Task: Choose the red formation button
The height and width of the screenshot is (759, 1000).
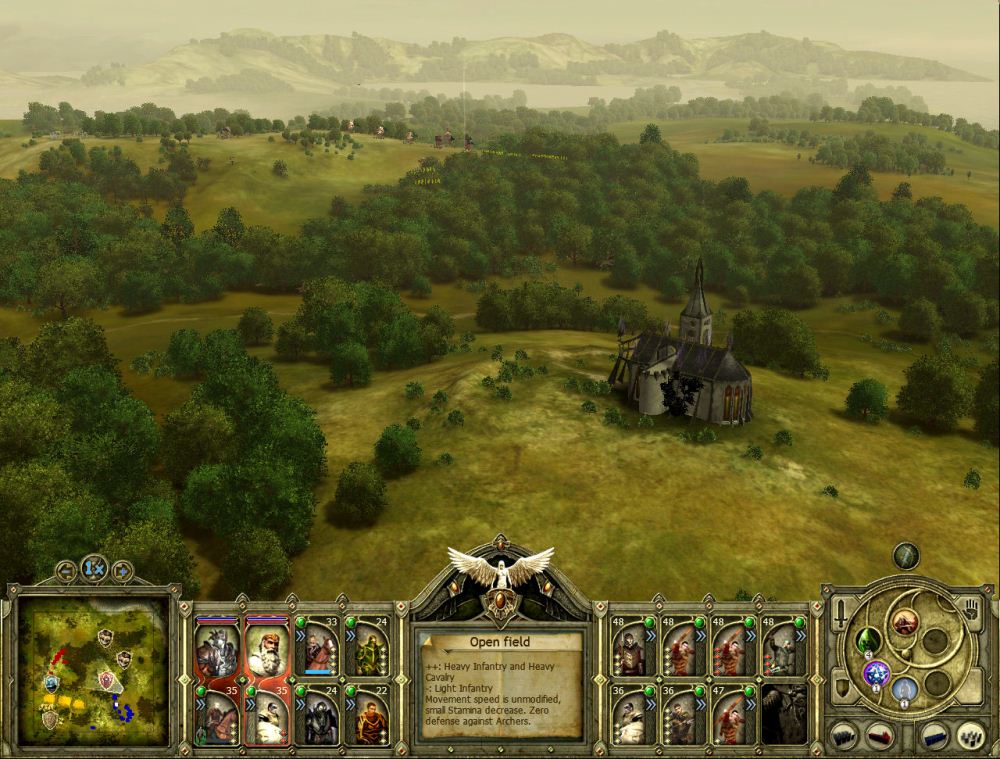Action: (880, 736)
